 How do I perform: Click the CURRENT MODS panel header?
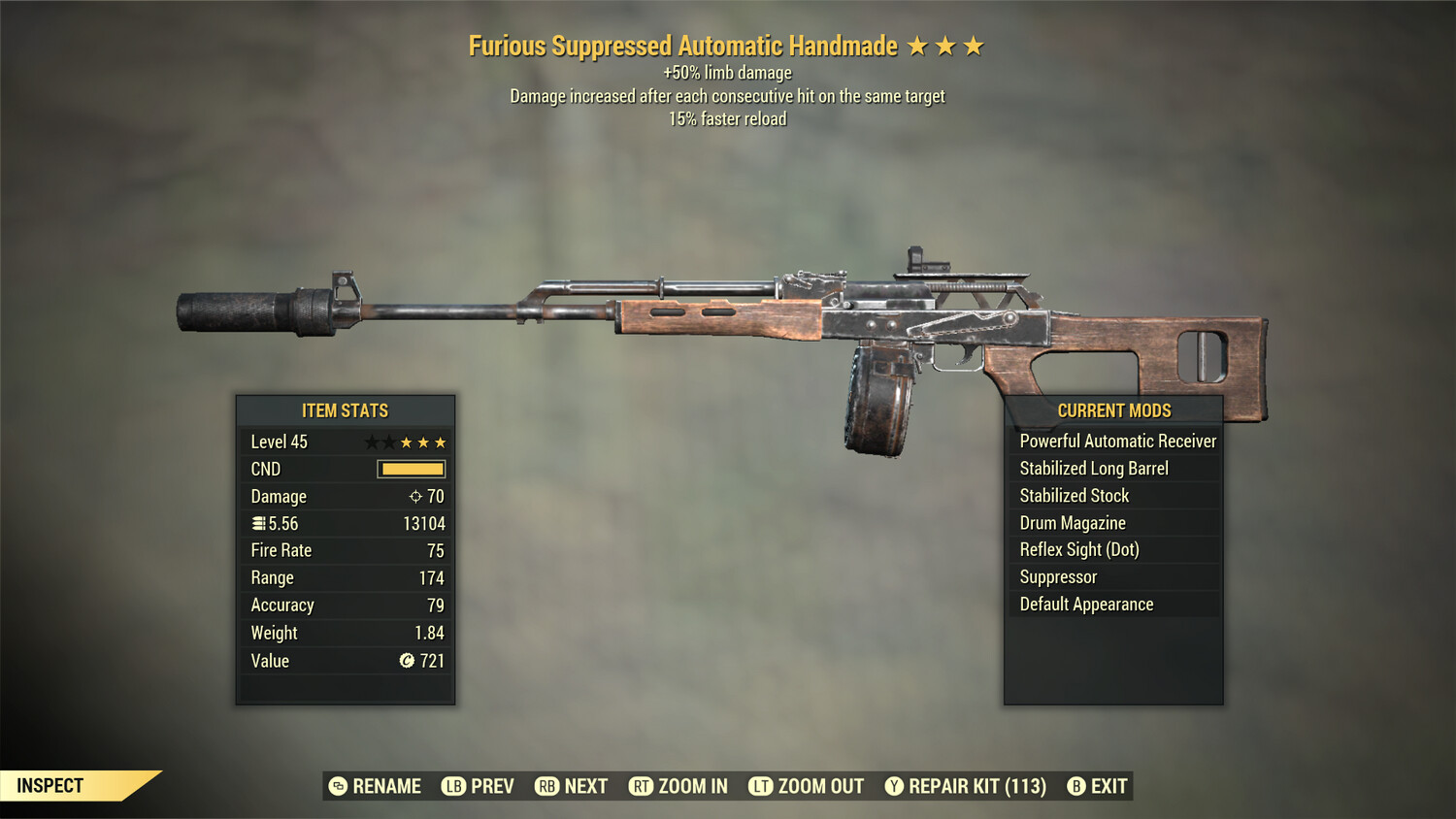pos(1113,410)
